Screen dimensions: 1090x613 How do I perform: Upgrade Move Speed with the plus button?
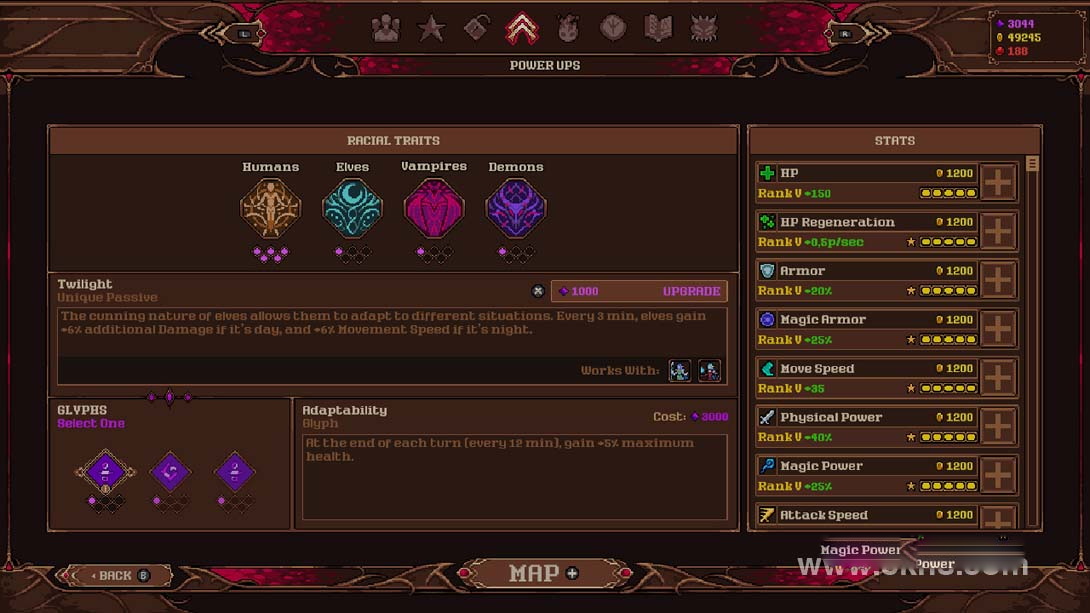(998, 379)
